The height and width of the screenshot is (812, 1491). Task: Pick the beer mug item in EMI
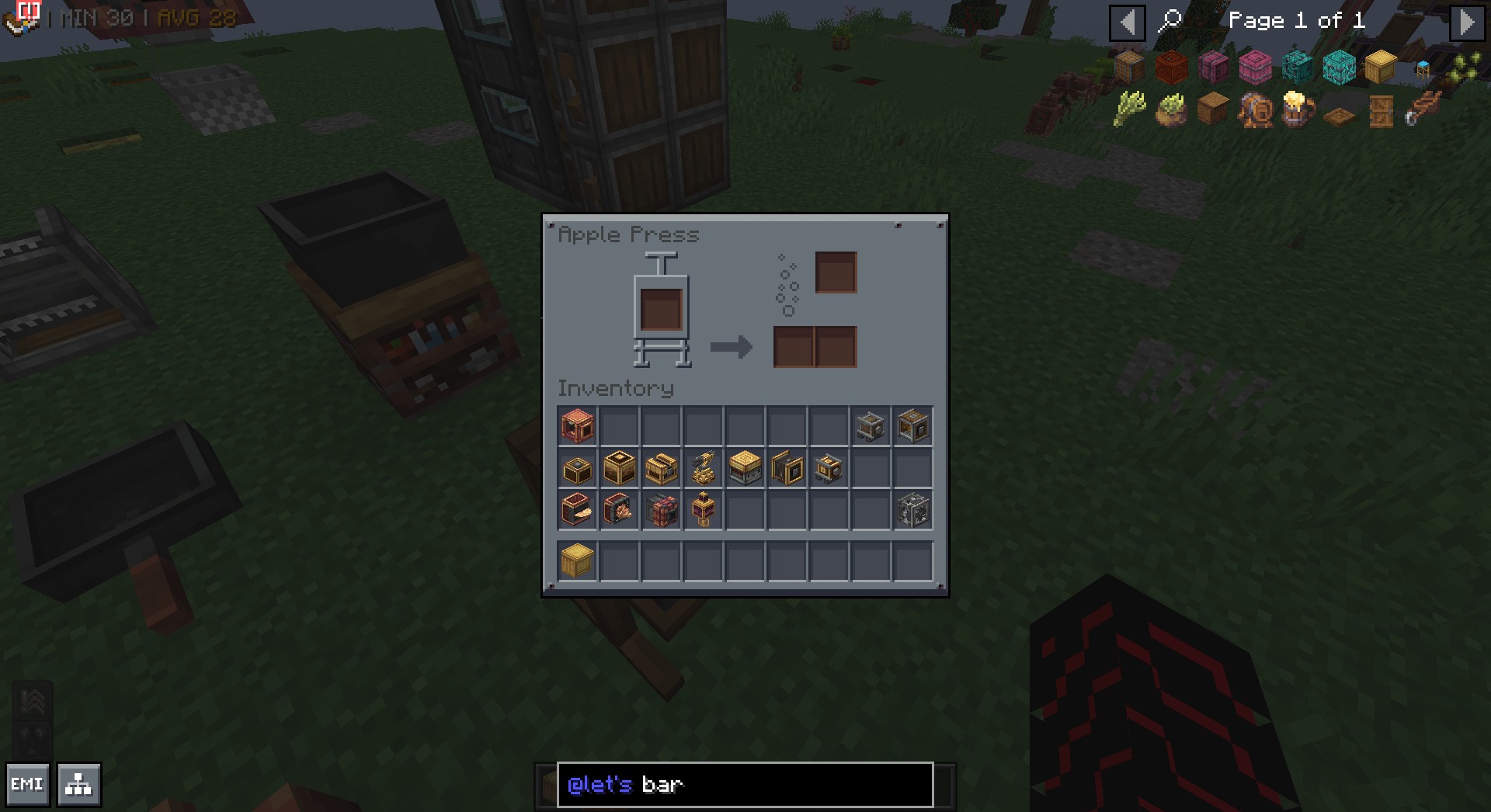pos(1297,109)
